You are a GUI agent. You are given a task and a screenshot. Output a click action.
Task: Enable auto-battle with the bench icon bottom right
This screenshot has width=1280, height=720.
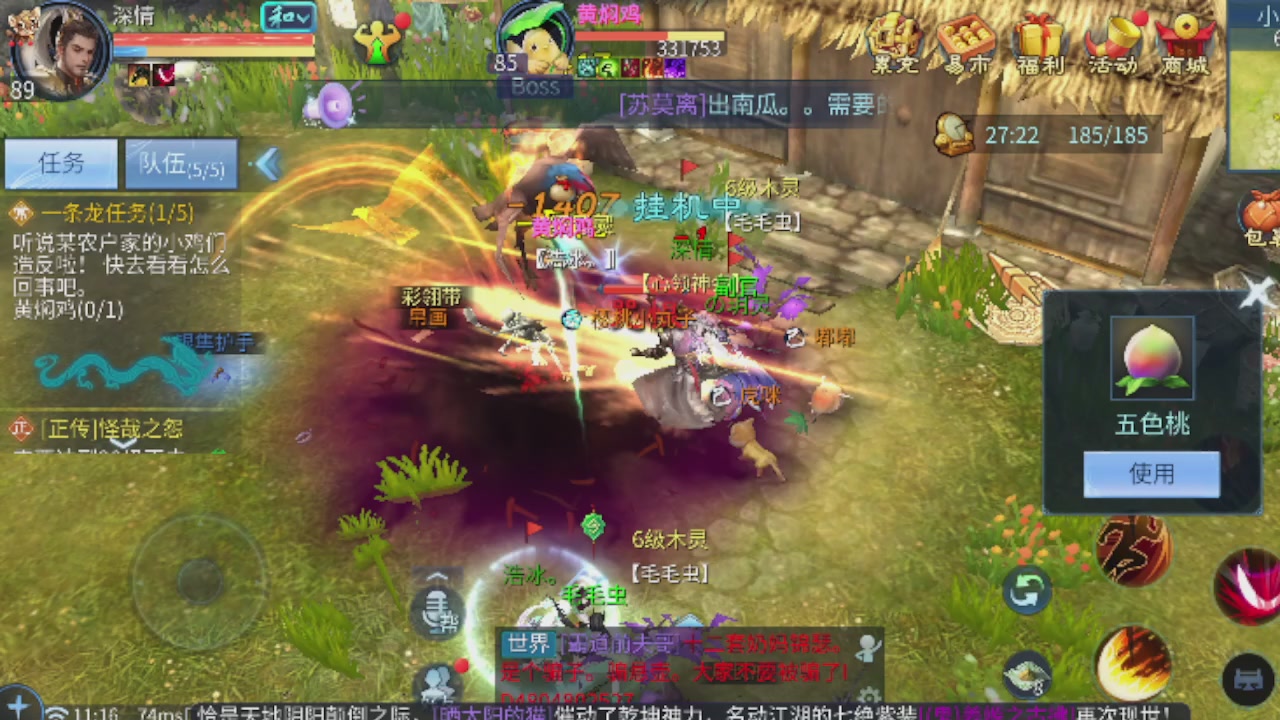point(1248,676)
